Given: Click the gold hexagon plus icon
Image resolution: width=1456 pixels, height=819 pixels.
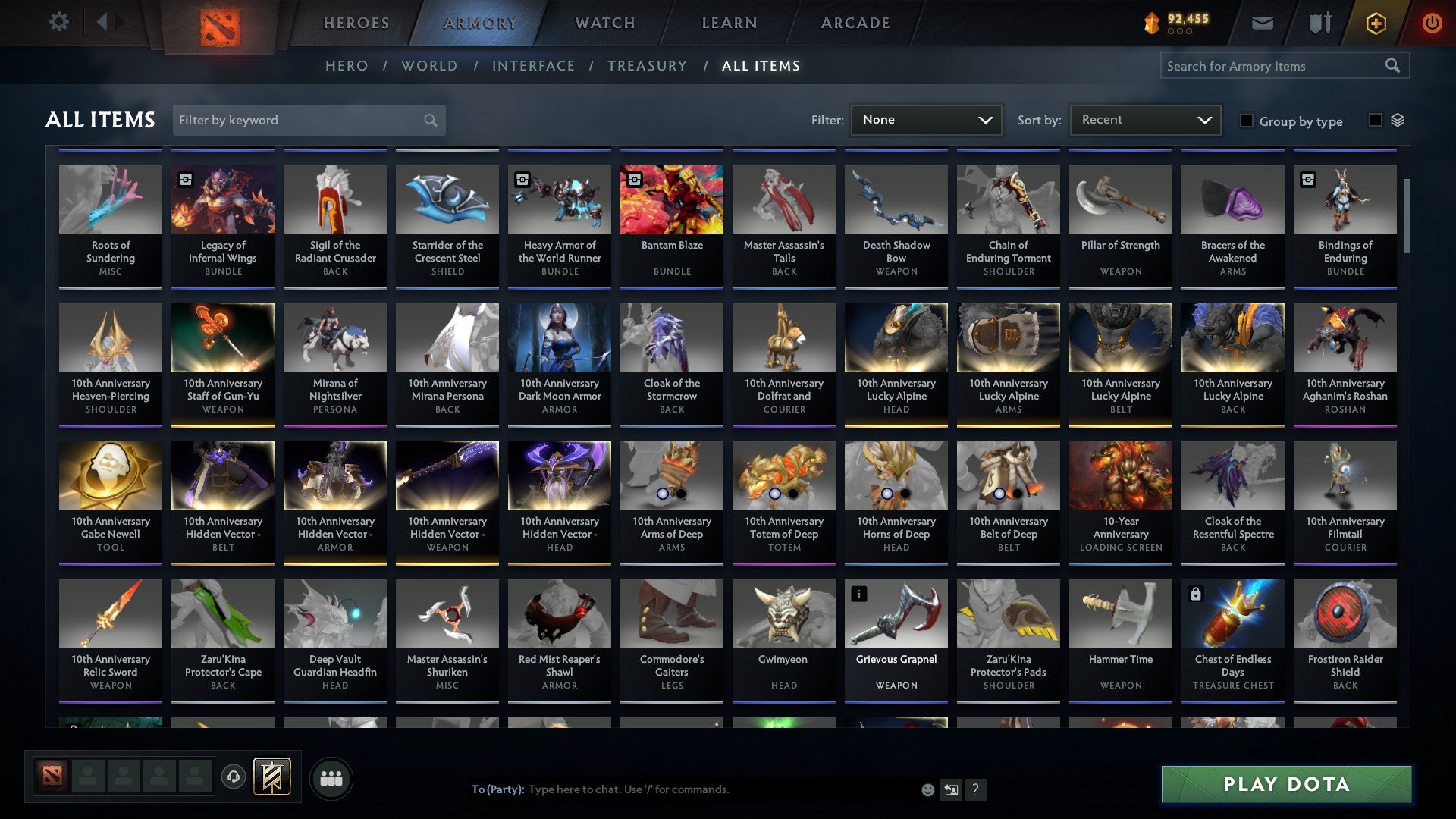Looking at the screenshot, I should (x=1375, y=23).
